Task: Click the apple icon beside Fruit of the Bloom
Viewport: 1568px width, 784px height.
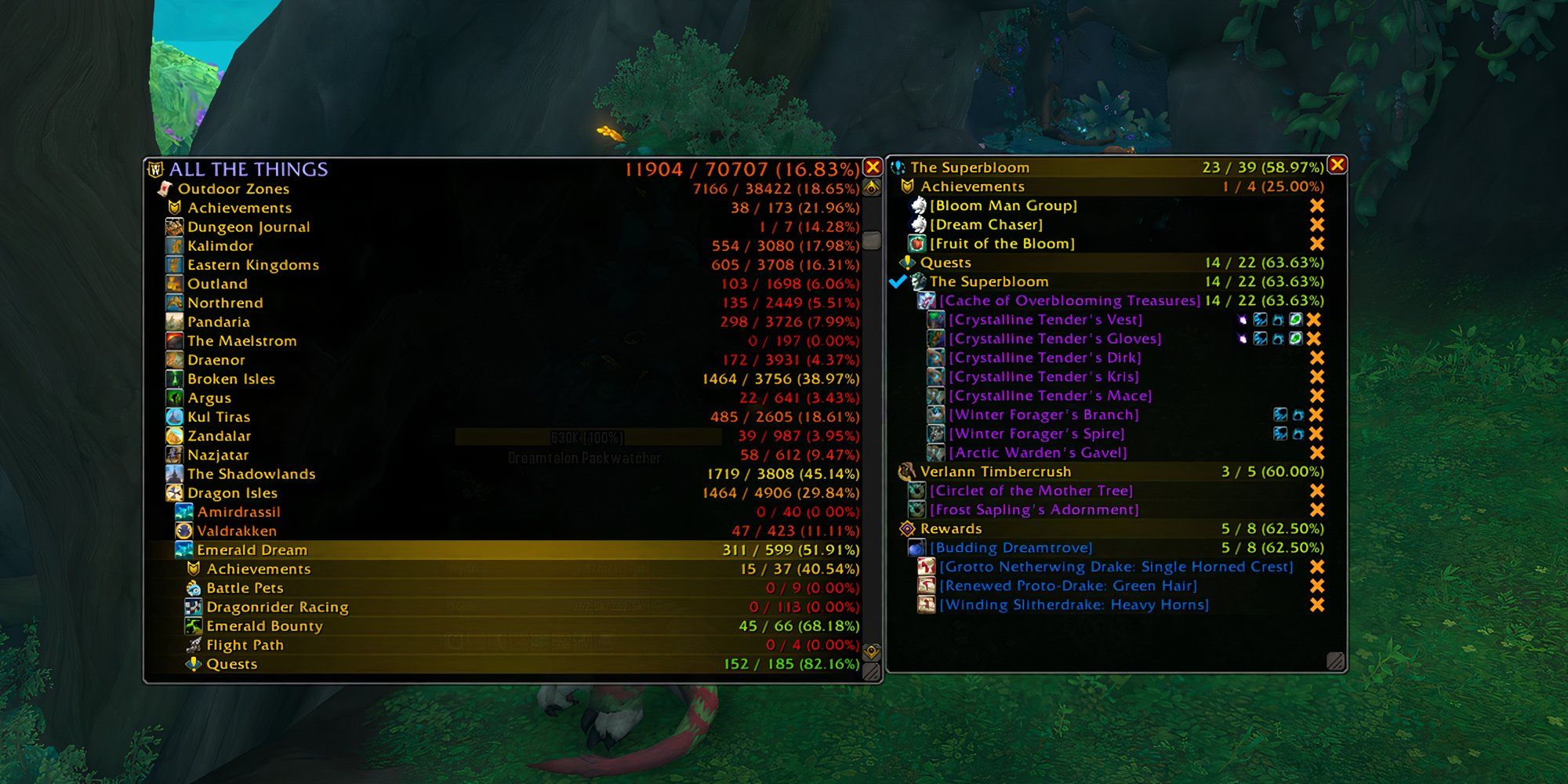Action: point(916,243)
